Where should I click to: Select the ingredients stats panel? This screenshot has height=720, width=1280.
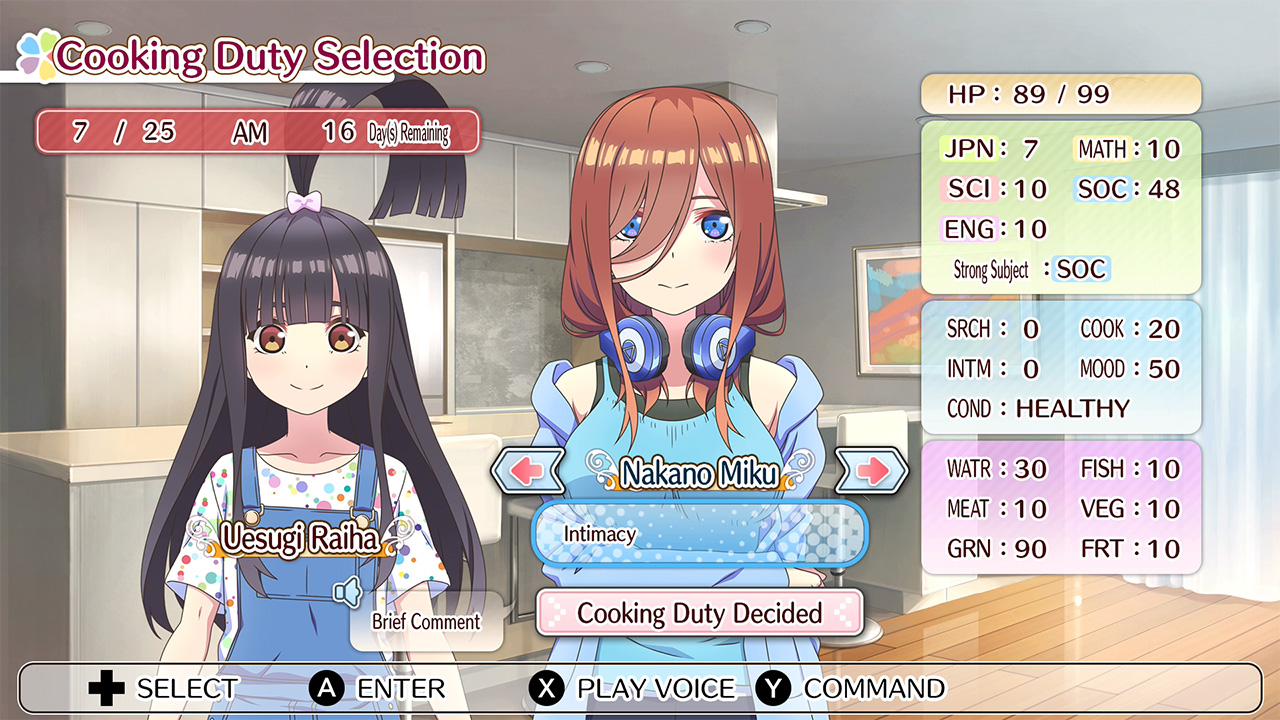[1061, 509]
